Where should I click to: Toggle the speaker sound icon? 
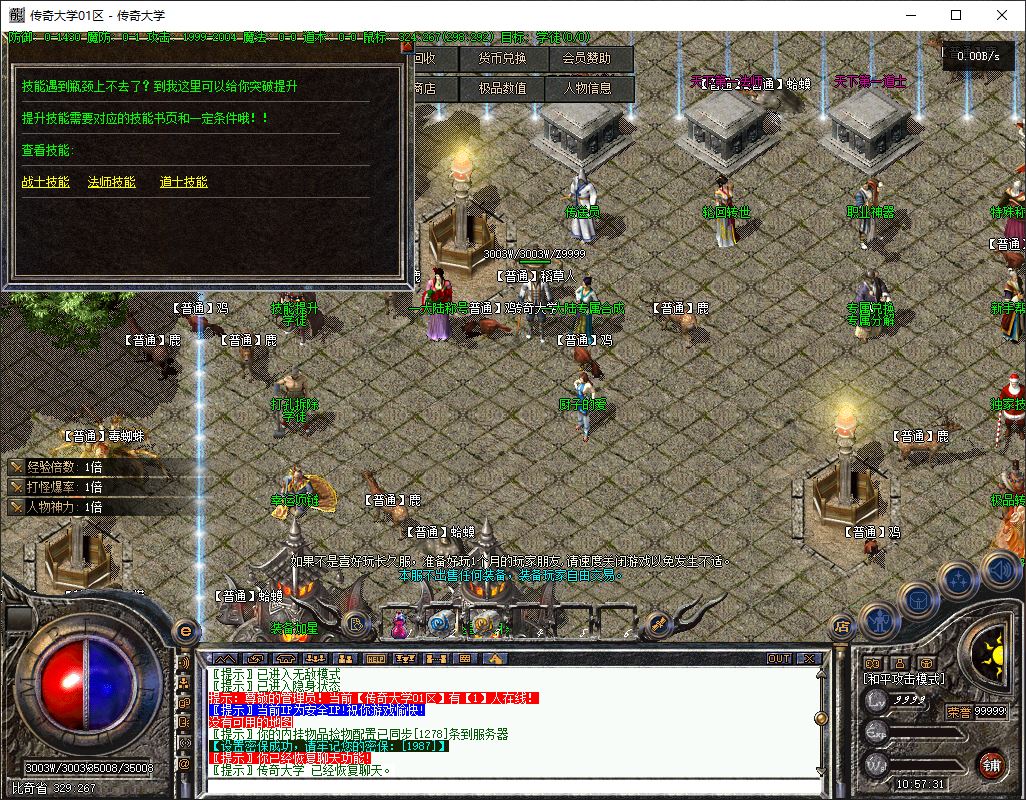tap(999, 571)
